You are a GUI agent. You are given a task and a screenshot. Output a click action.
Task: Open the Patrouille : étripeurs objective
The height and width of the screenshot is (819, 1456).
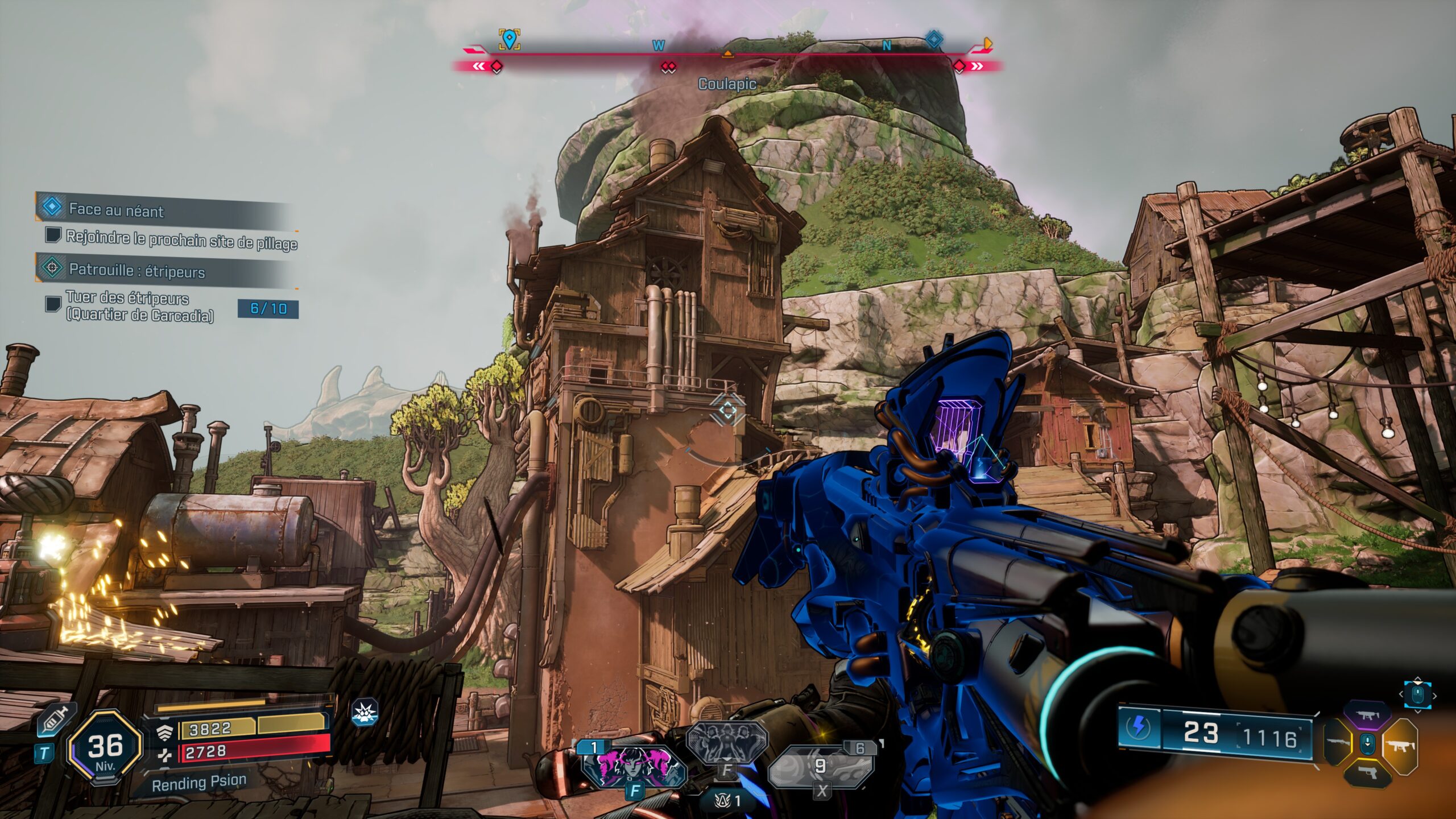coord(136,270)
